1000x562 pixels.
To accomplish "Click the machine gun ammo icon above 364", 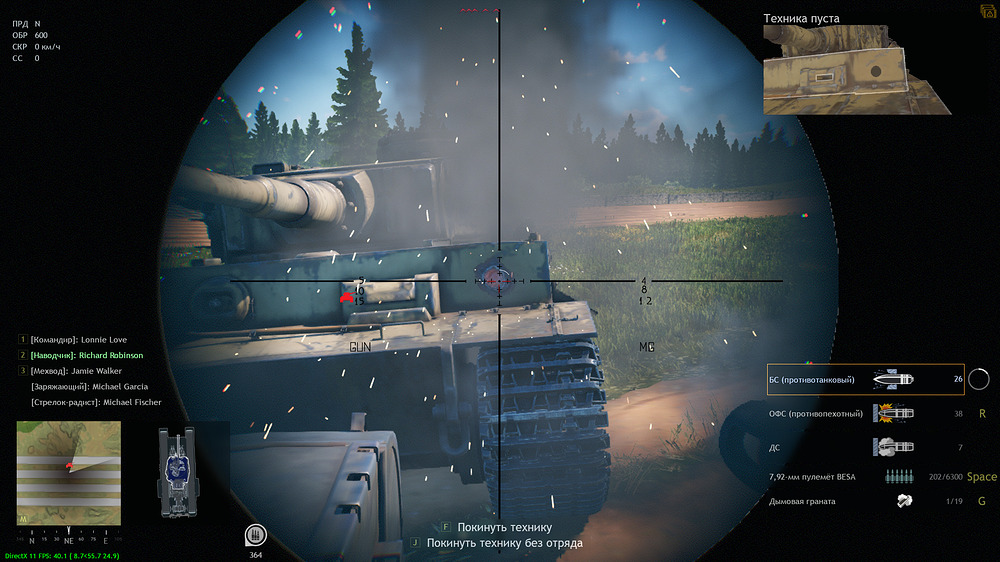I will tap(257, 532).
